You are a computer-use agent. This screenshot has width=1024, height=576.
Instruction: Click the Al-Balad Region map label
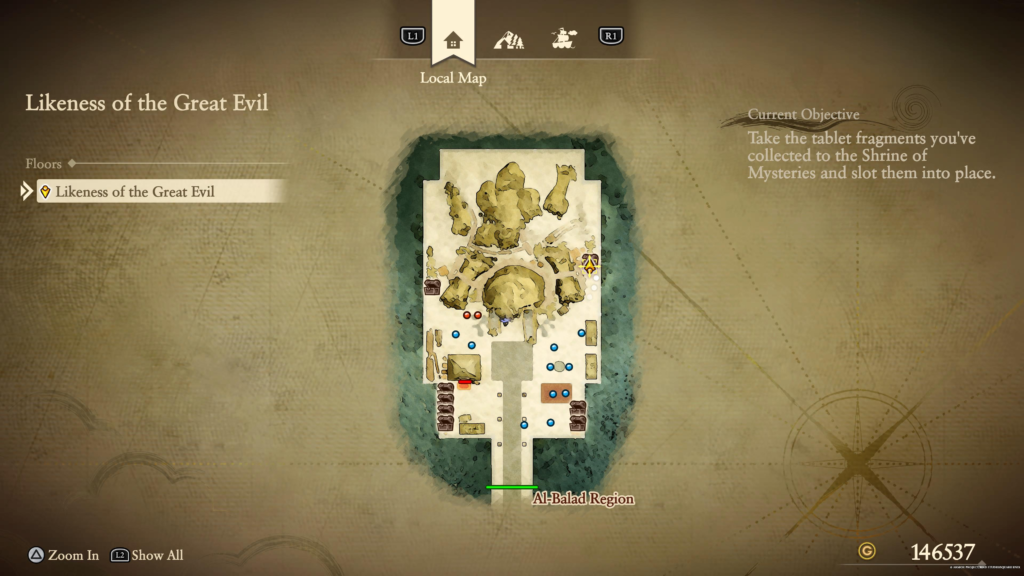(x=583, y=498)
